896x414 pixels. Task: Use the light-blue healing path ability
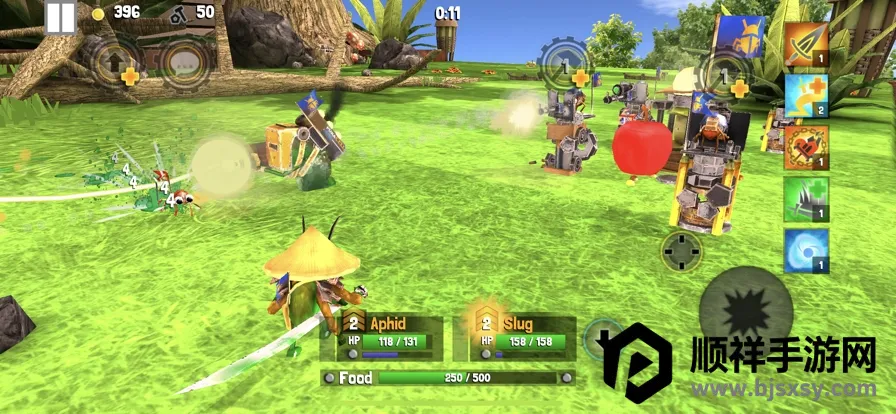[x=805, y=96]
